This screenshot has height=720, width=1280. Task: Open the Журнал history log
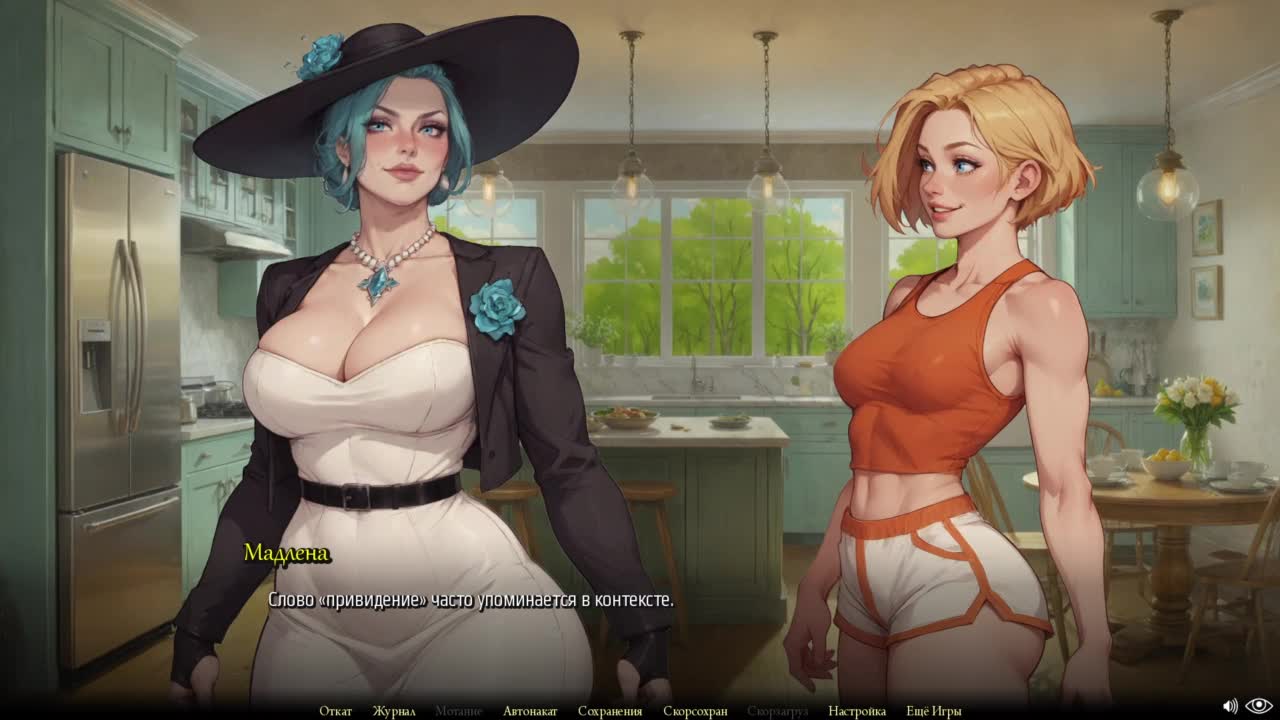coord(394,711)
